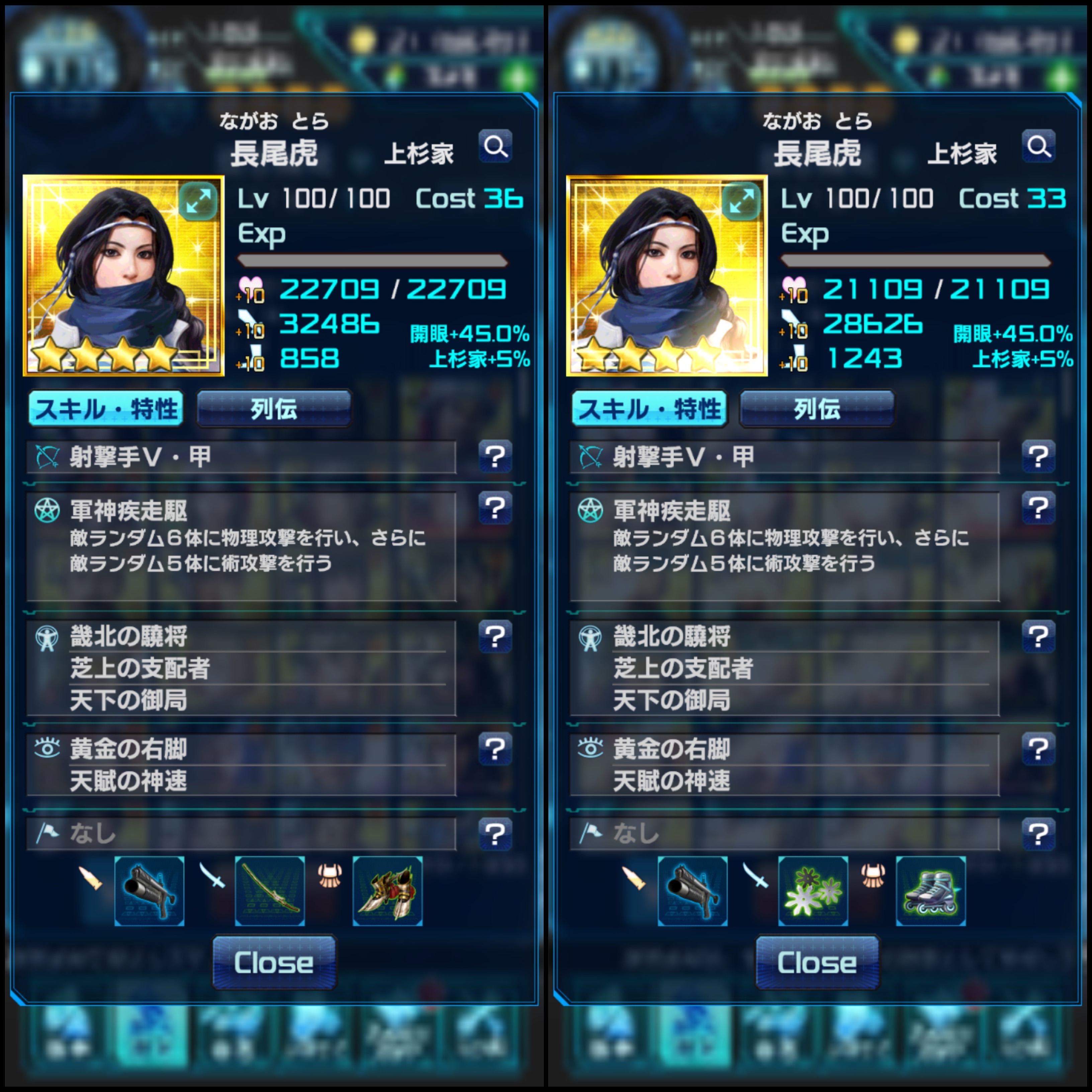This screenshot has width=1092, height=1092.
Task: Open help for the 射撃手V・甲 skill
Action: tap(496, 457)
